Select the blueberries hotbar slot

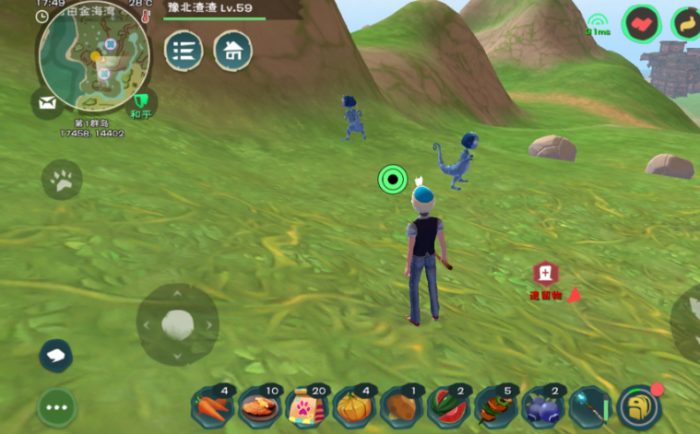(x=542, y=407)
